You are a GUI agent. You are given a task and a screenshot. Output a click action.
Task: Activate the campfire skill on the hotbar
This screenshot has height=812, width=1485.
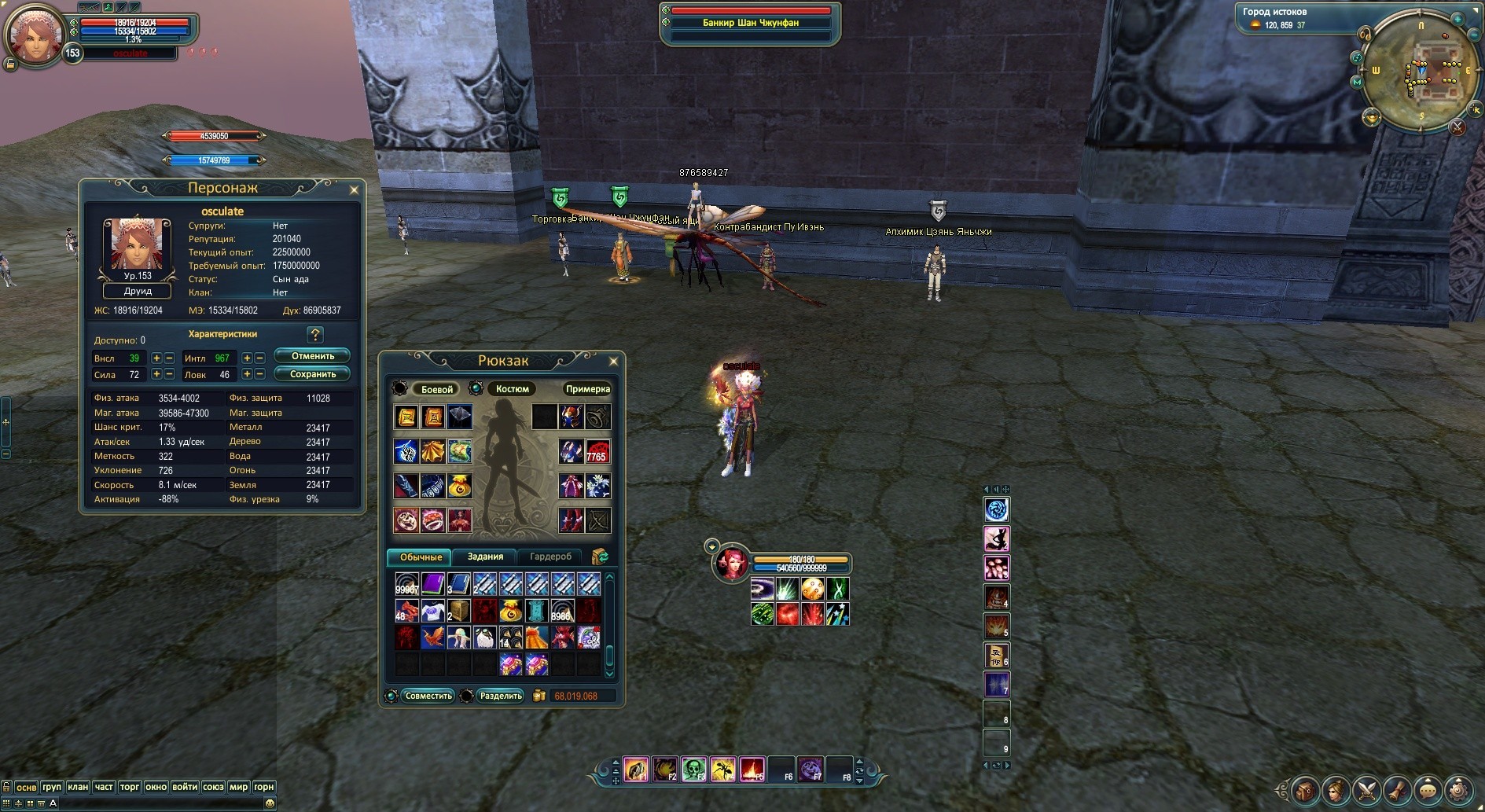tap(752, 769)
